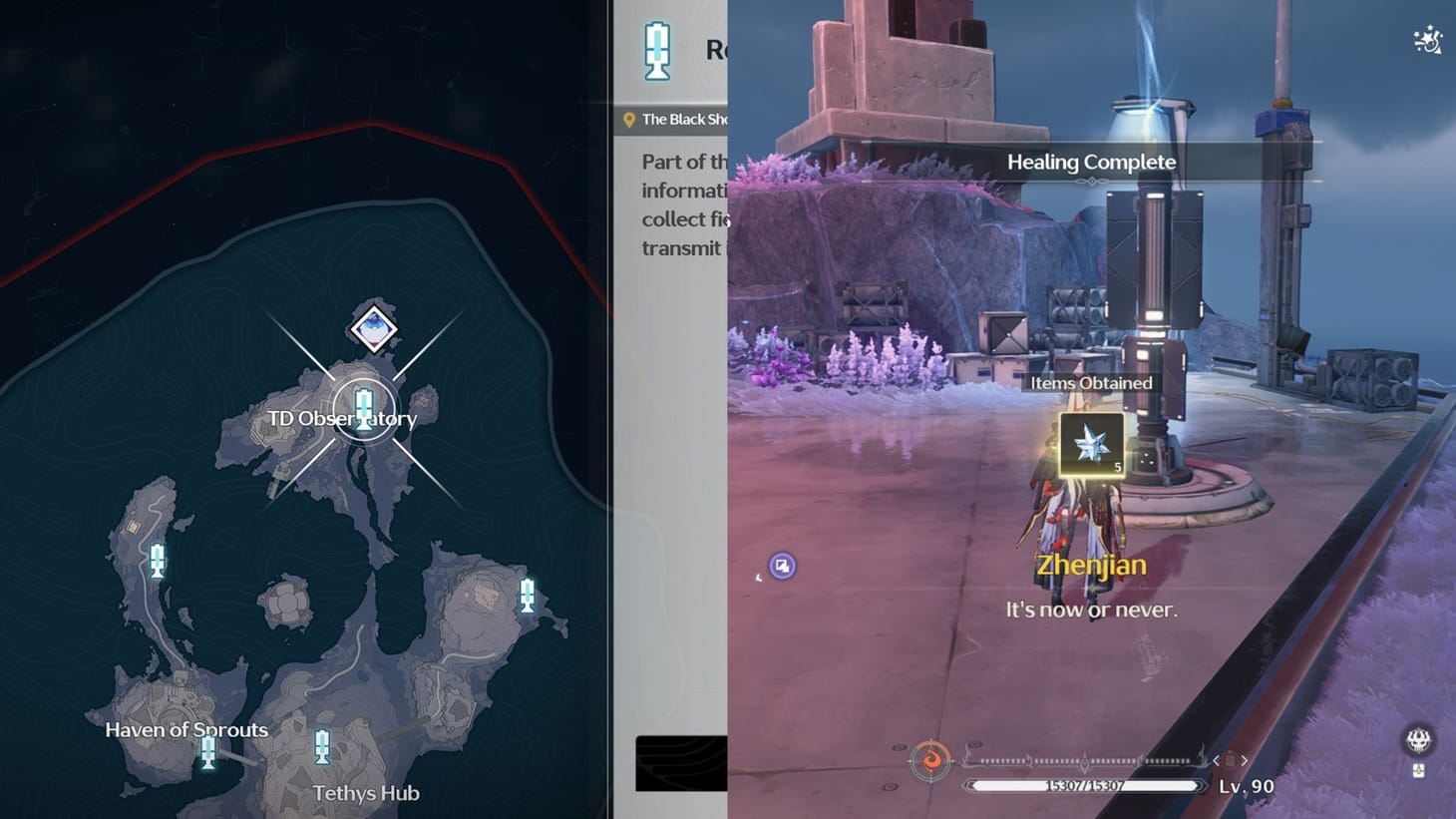
Task: Click the star item under Items Obtained
Action: click(x=1092, y=446)
